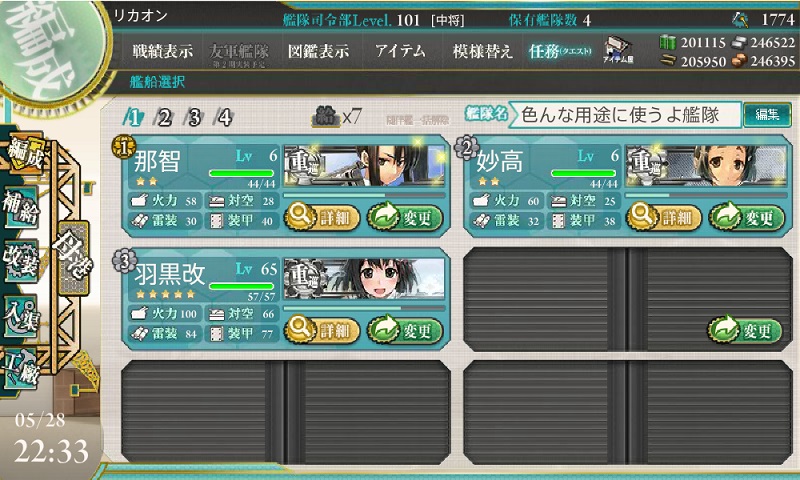Screen dimensions: 800x480
Task: Open the 入渠 docking side menu
Action: [22, 315]
